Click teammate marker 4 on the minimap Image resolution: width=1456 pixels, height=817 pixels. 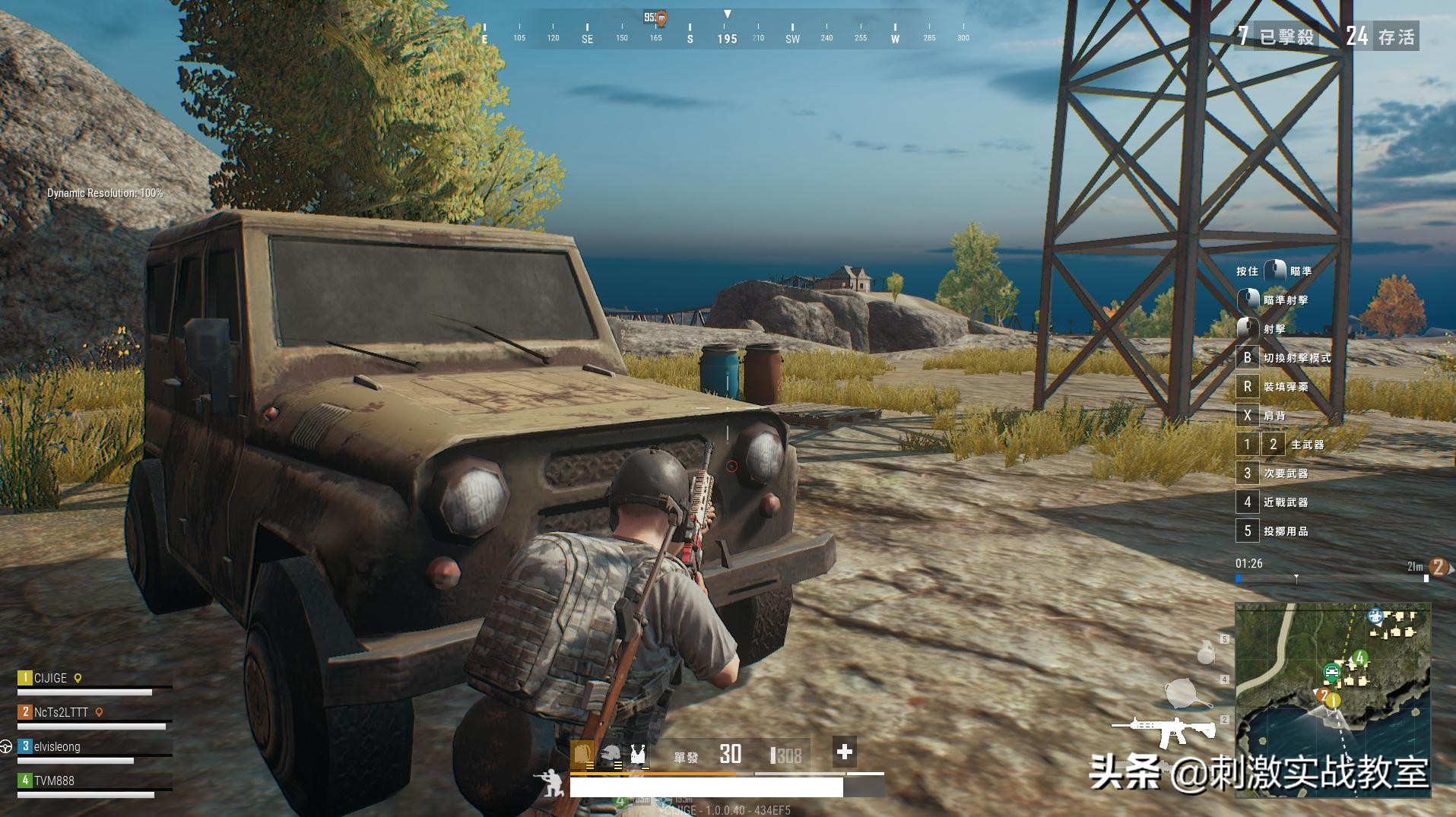coord(1359,657)
